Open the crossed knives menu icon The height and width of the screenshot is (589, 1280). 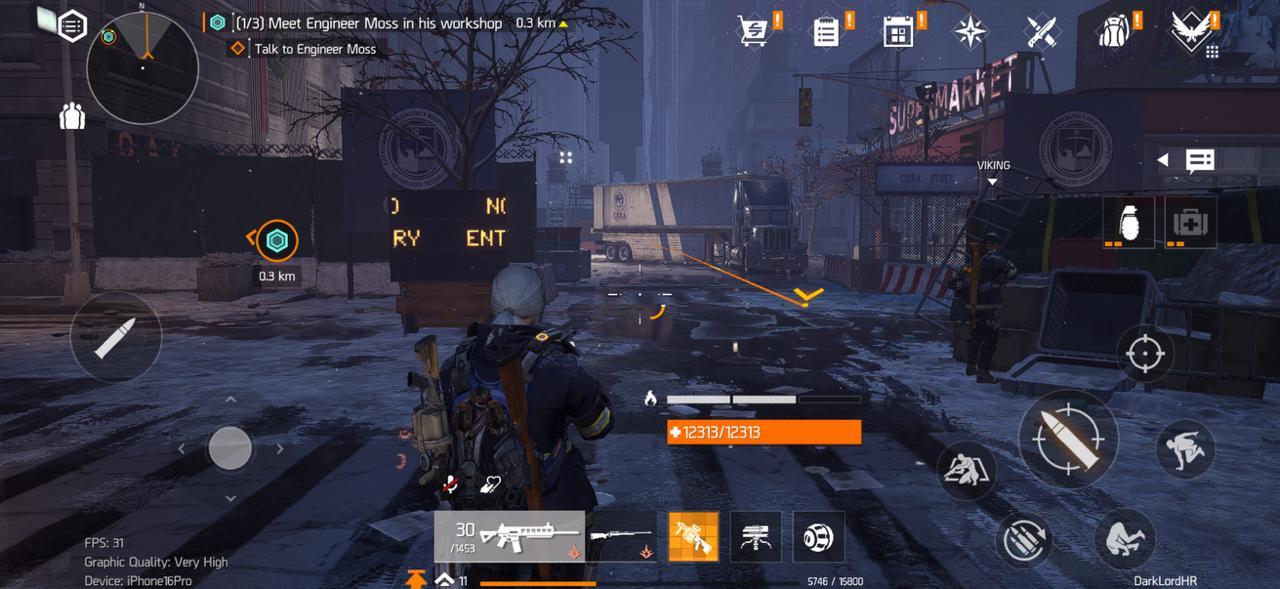[x=1041, y=31]
